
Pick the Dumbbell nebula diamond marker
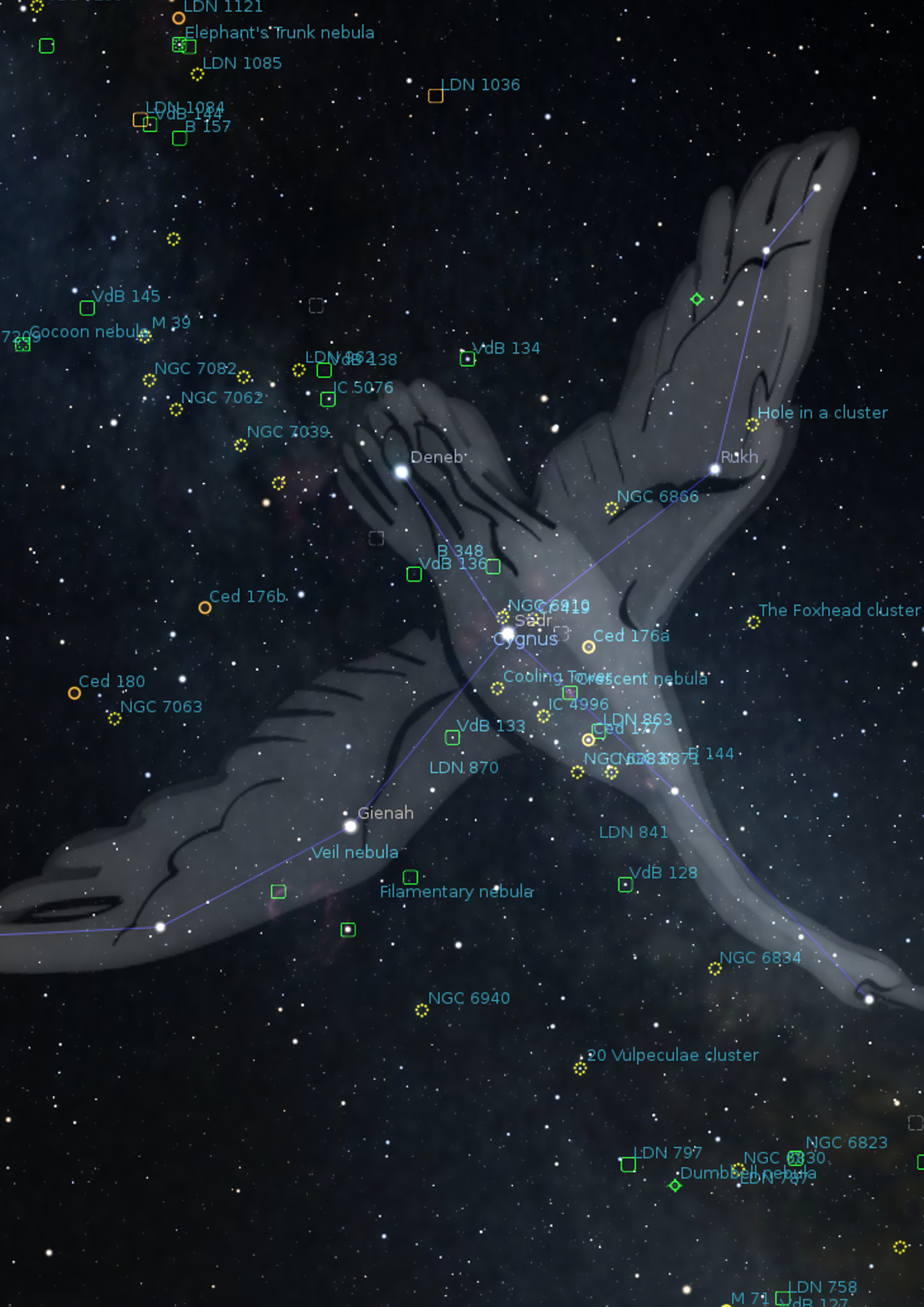click(675, 1185)
